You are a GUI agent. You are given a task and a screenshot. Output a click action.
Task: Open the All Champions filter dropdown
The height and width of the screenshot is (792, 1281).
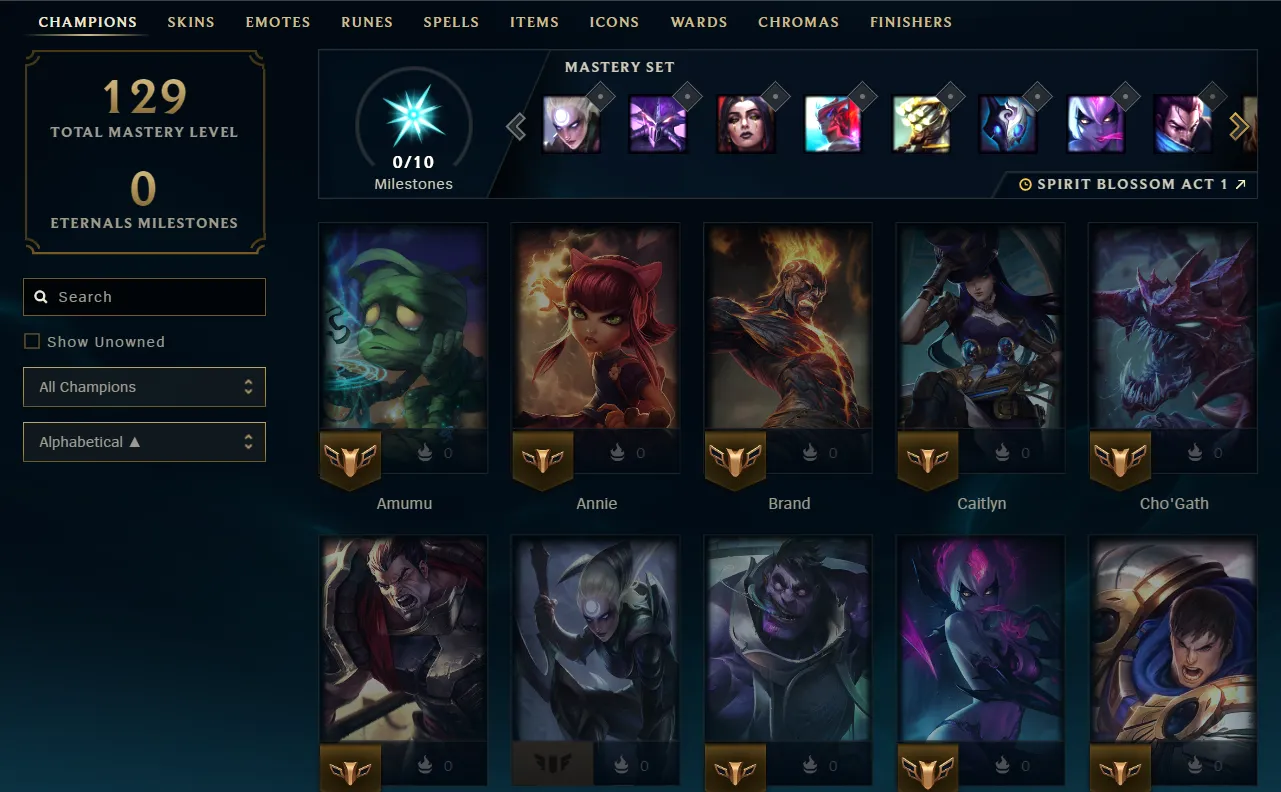(144, 387)
